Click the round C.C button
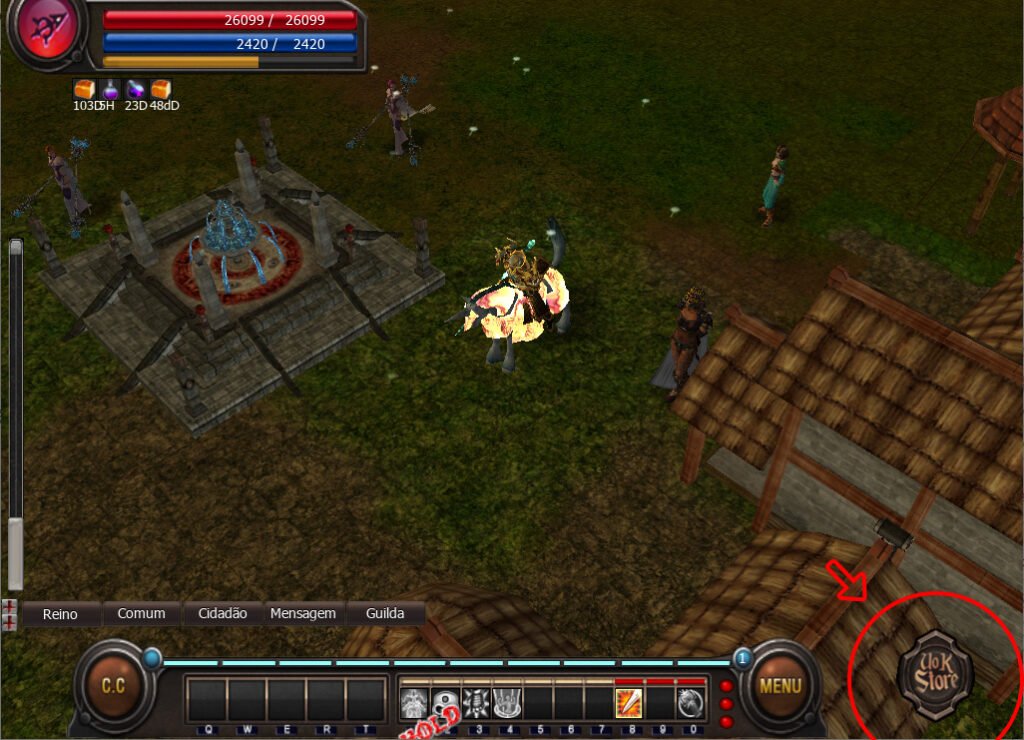 113,686
